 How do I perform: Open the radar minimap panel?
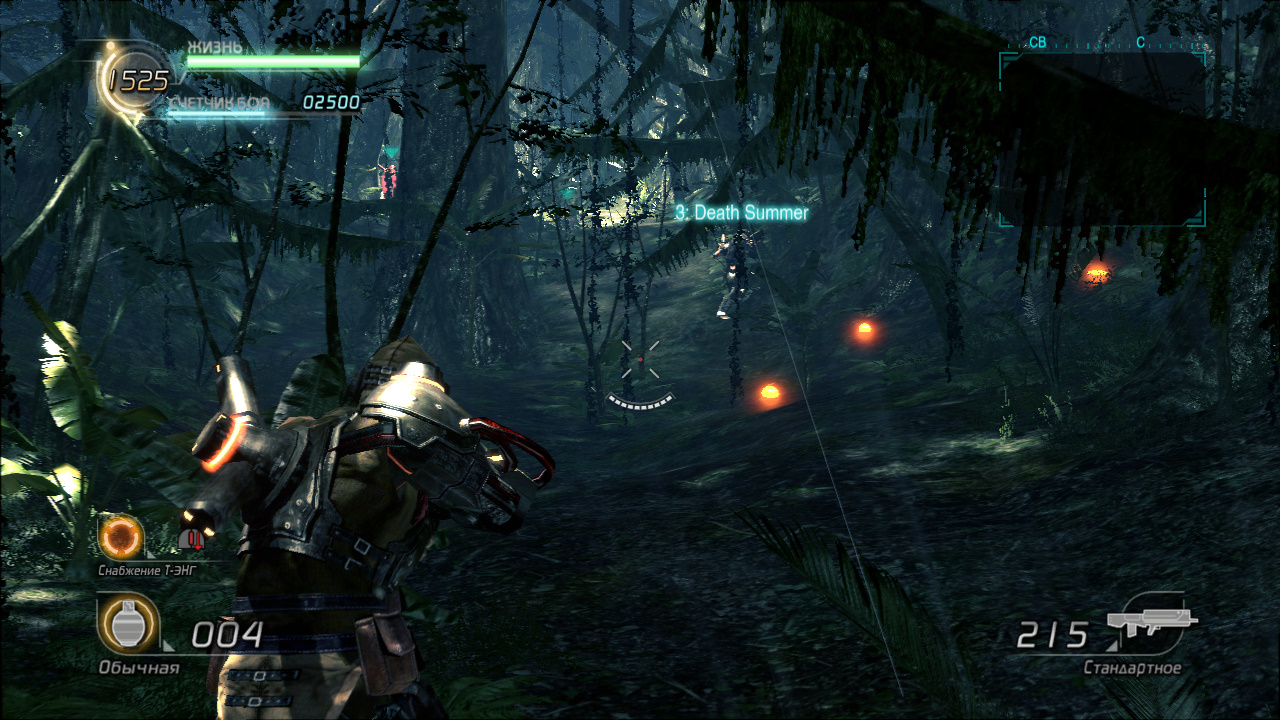pos(1102,139)
